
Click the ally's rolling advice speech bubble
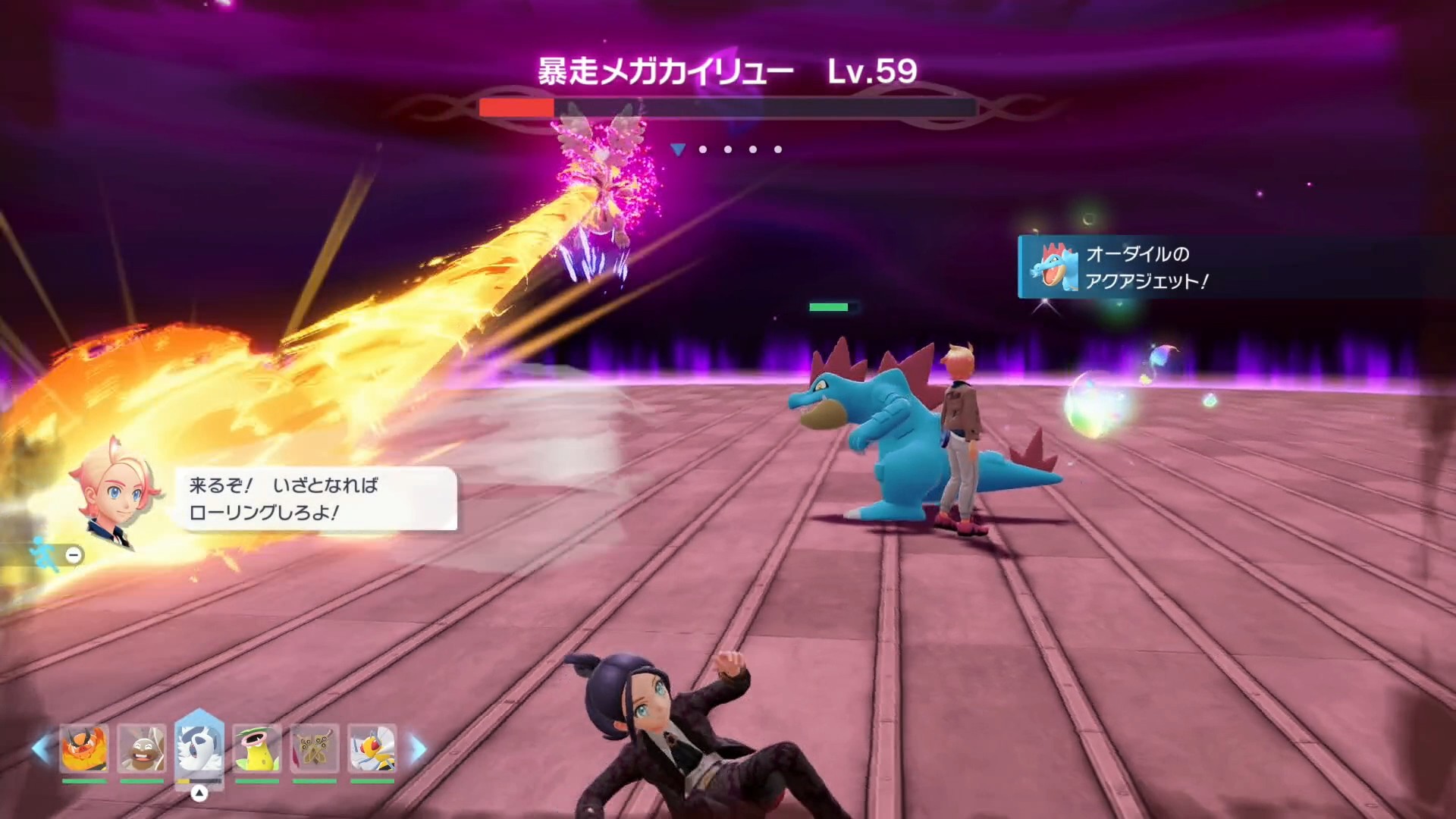click(317, 498)
